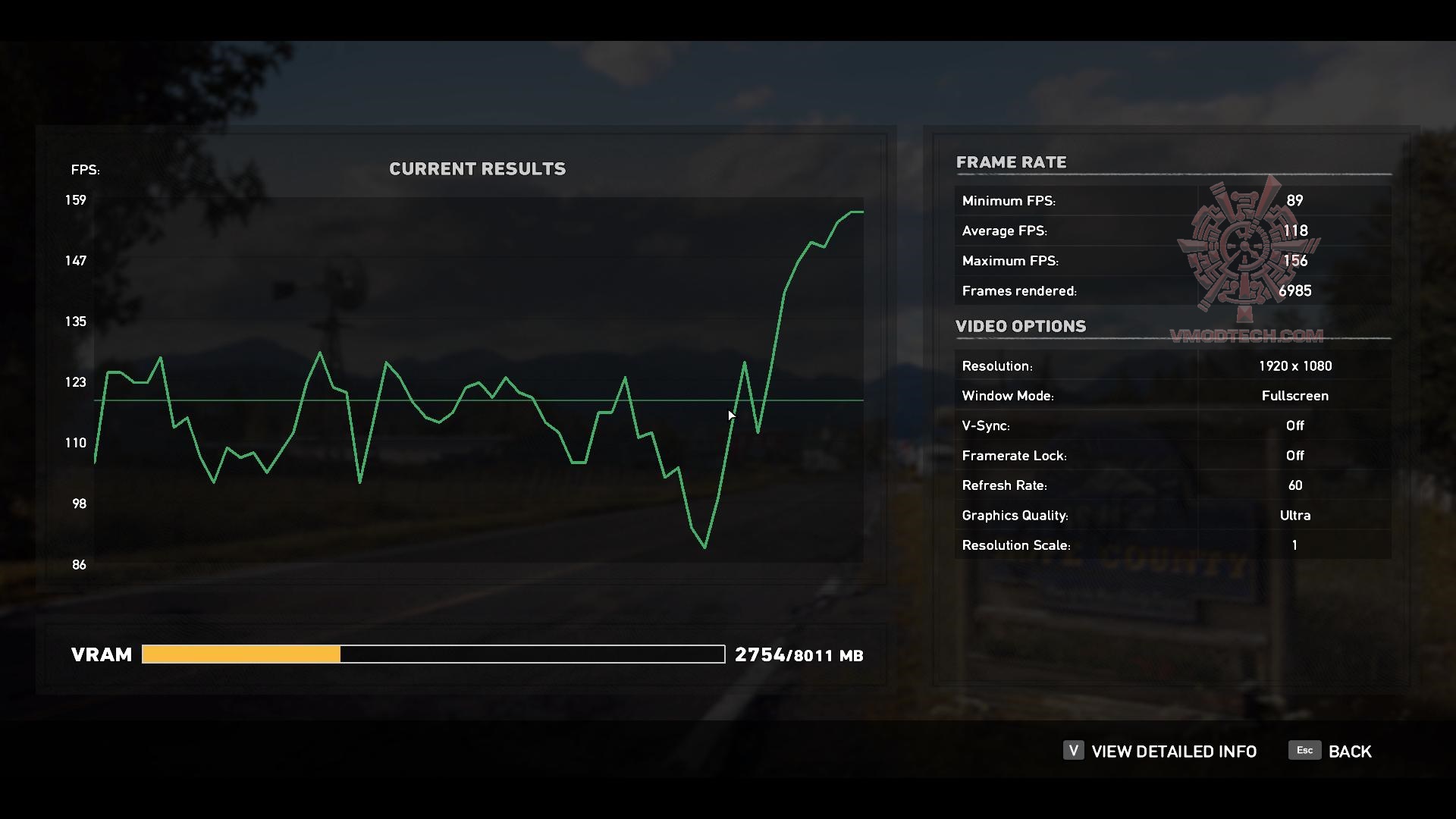The image size is (1456, 819).
Task: Click the Esc key icon next to BACK
Action: point(1304,750)
